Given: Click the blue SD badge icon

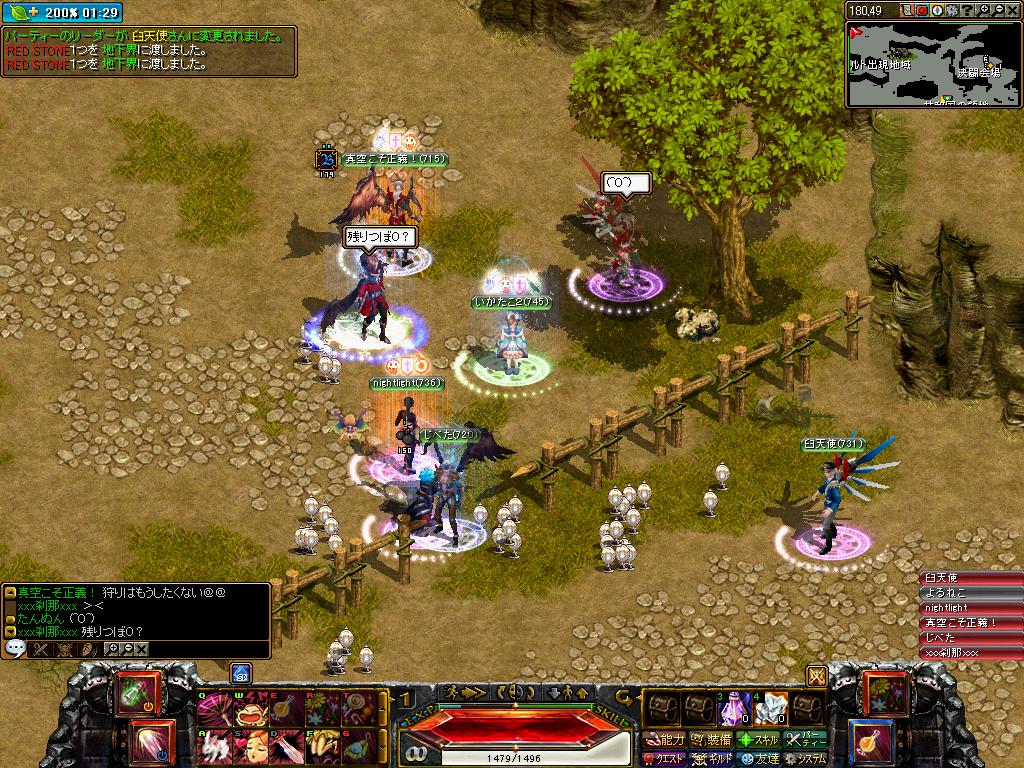Looking at the screenshot, I should pos(240,672).
